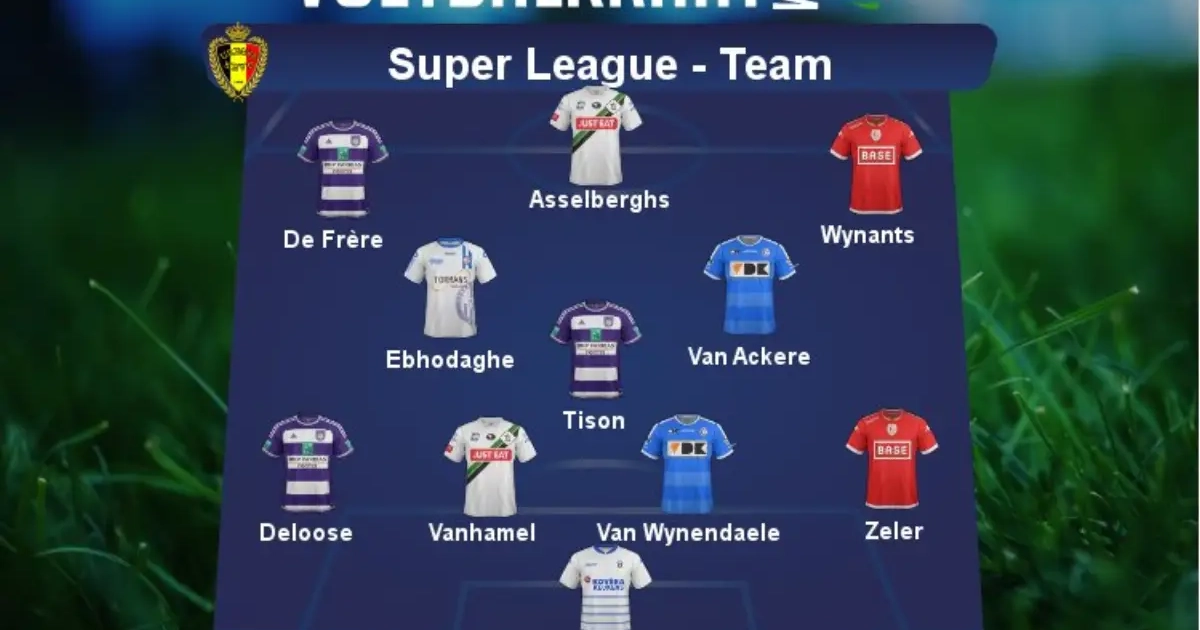
Task: Click the Belgian federation crest
Action: 237,61
